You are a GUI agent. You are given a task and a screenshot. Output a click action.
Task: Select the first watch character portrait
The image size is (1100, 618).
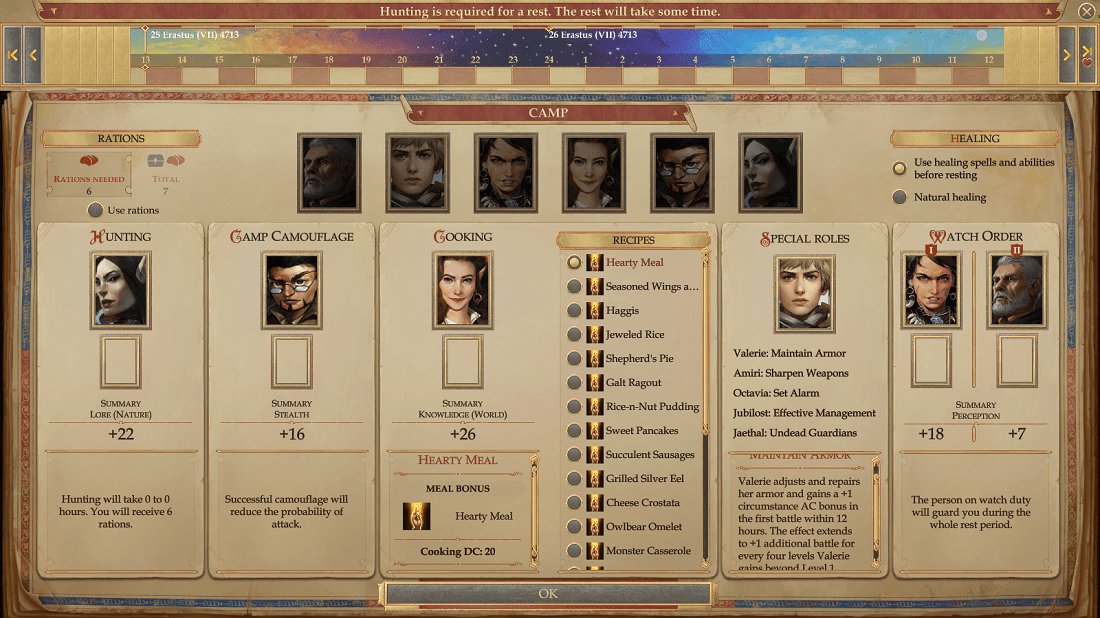[932, 290]
